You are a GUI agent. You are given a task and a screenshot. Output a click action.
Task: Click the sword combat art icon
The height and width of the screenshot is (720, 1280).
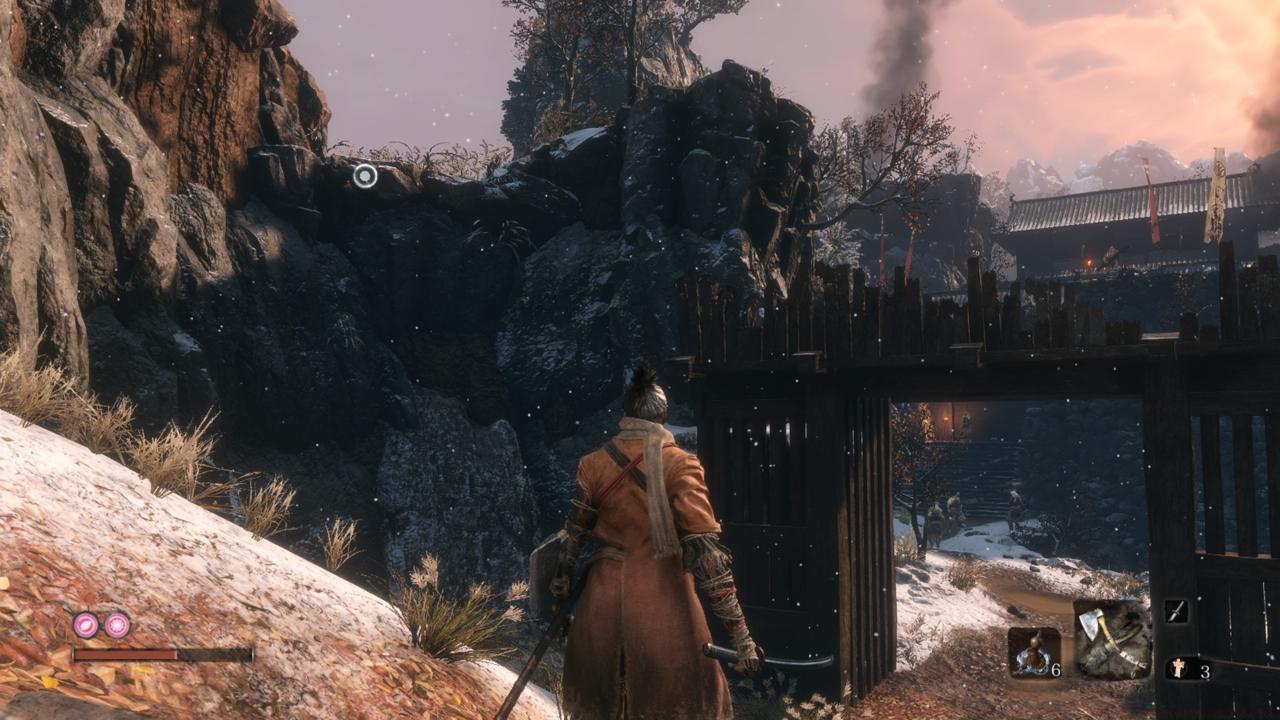1177,612
